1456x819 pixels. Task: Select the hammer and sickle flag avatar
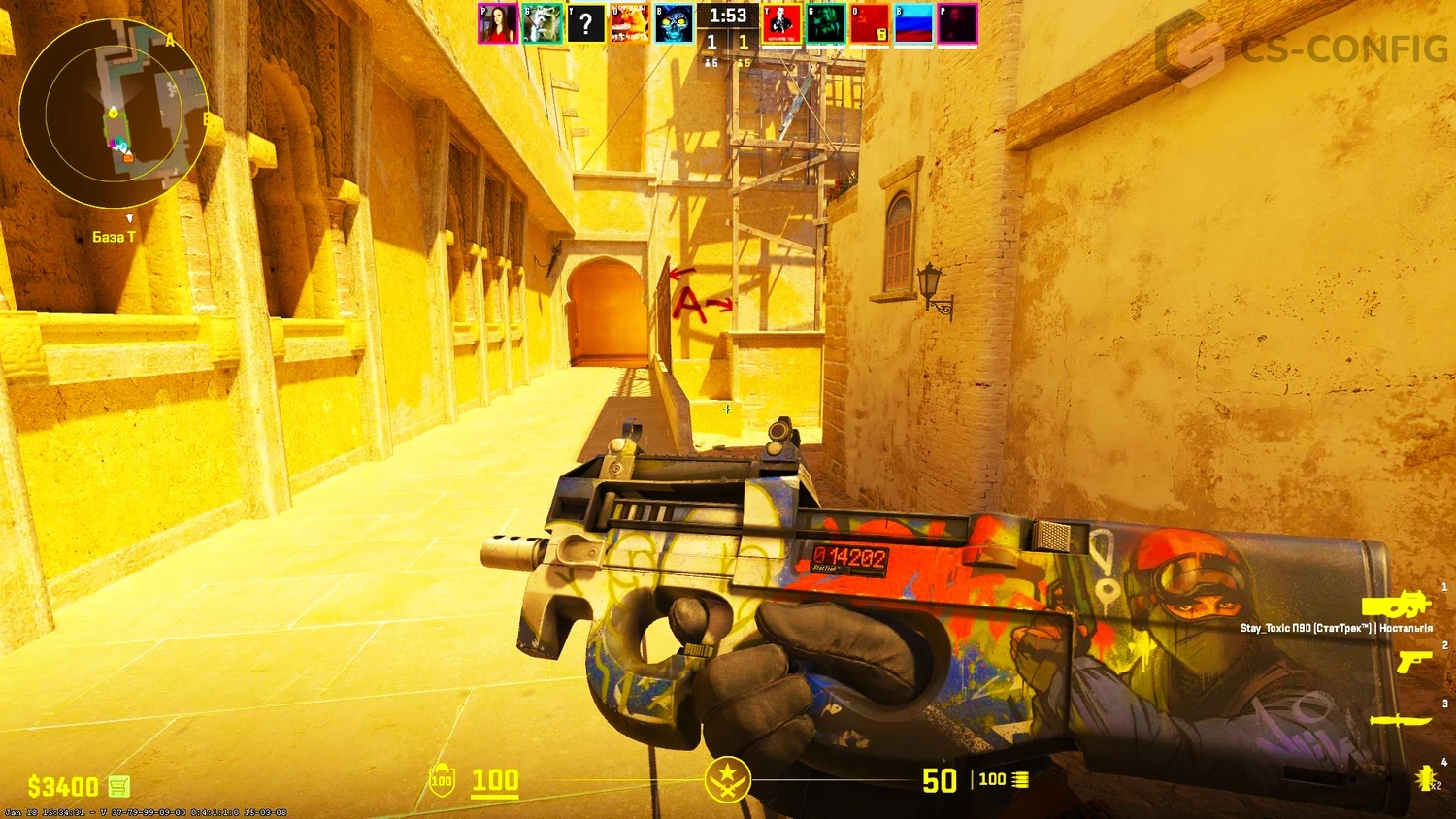(x=870, y=23)
